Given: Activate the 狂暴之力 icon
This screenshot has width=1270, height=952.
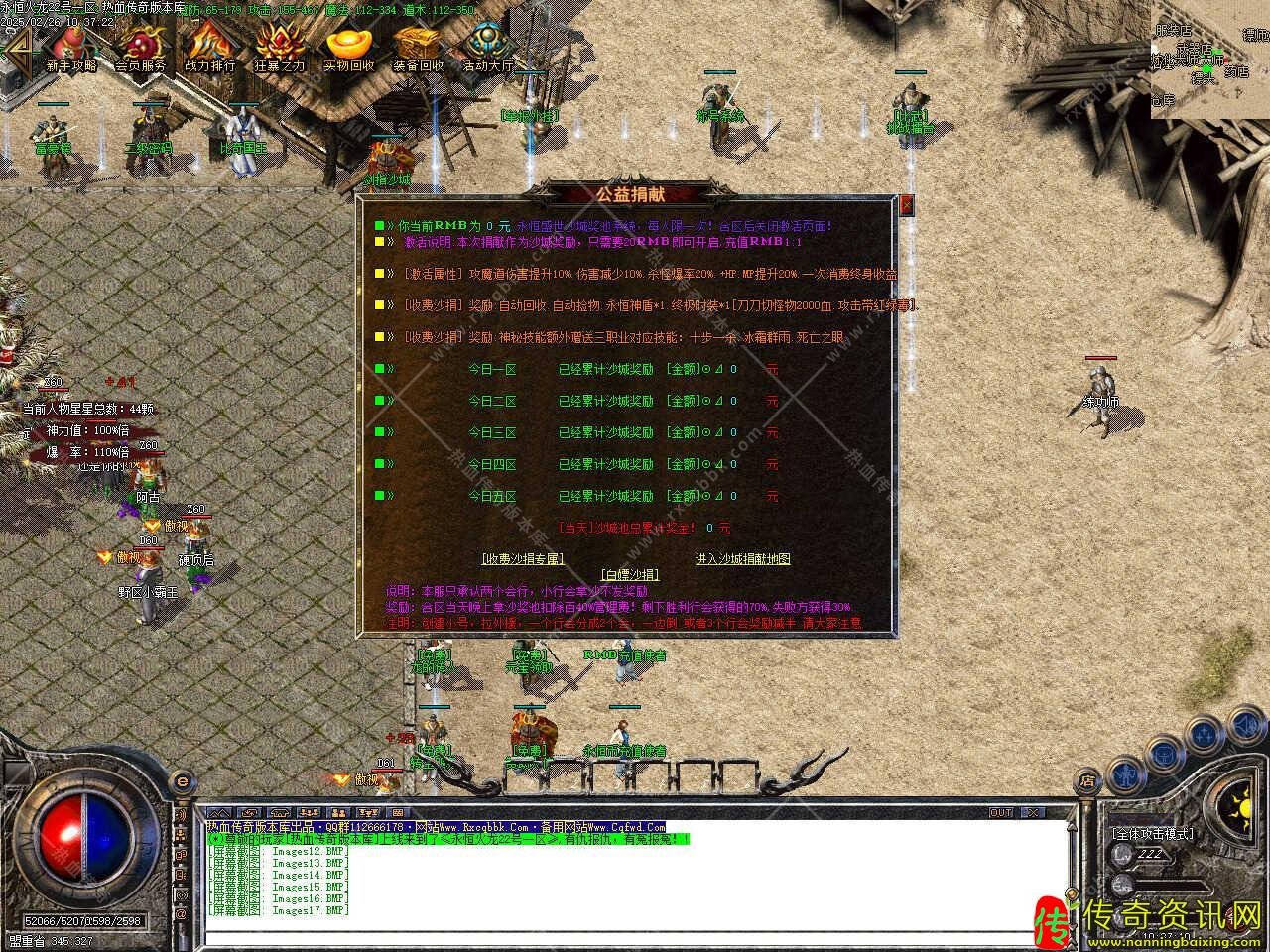Looking at the screenshot, I should click(x=279, y=47).
